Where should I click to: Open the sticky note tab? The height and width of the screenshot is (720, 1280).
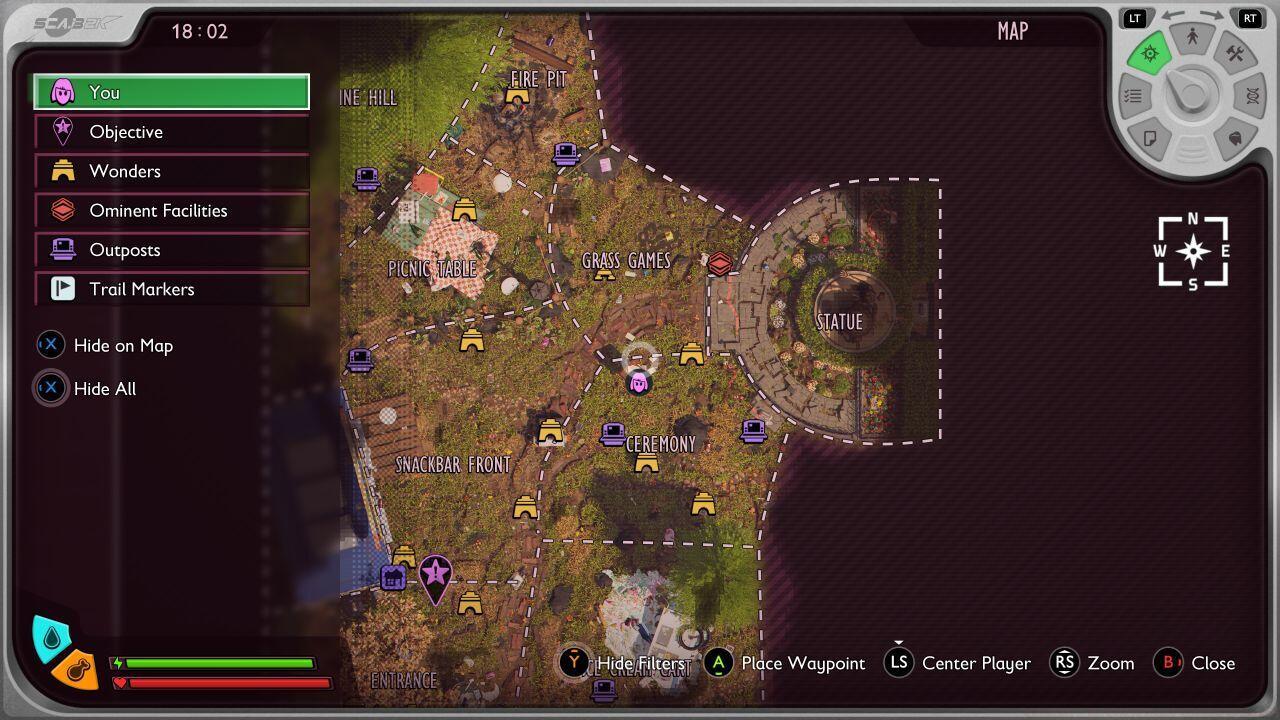tap(1150, 138)
